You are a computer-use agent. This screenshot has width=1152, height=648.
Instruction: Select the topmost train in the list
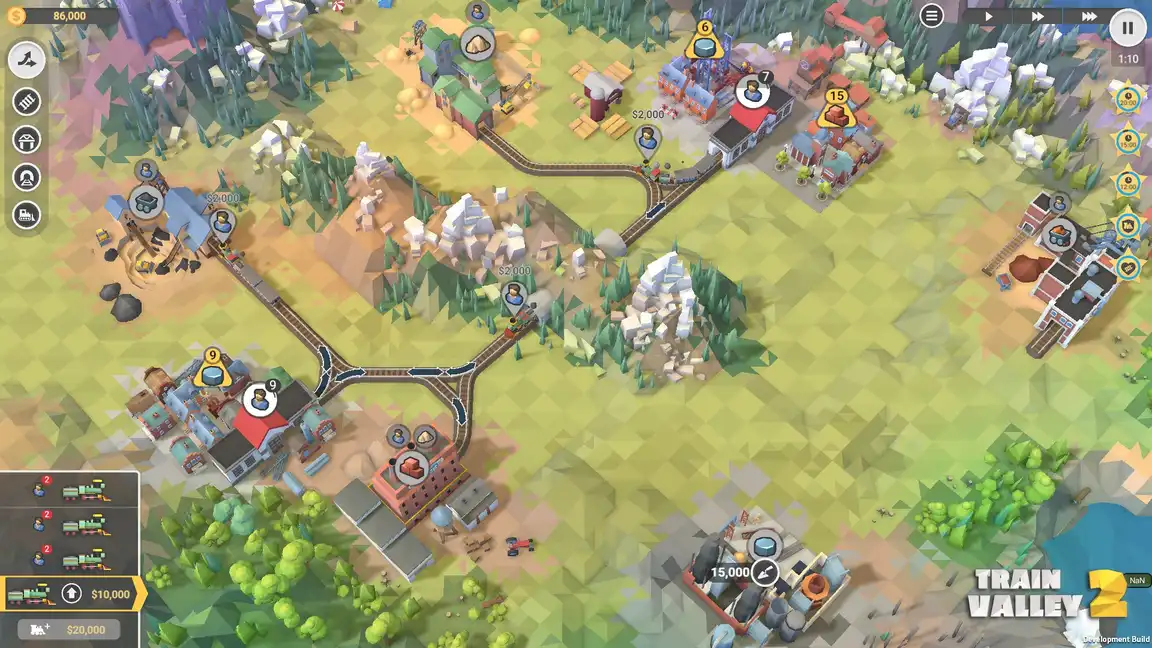pos(69,490)
